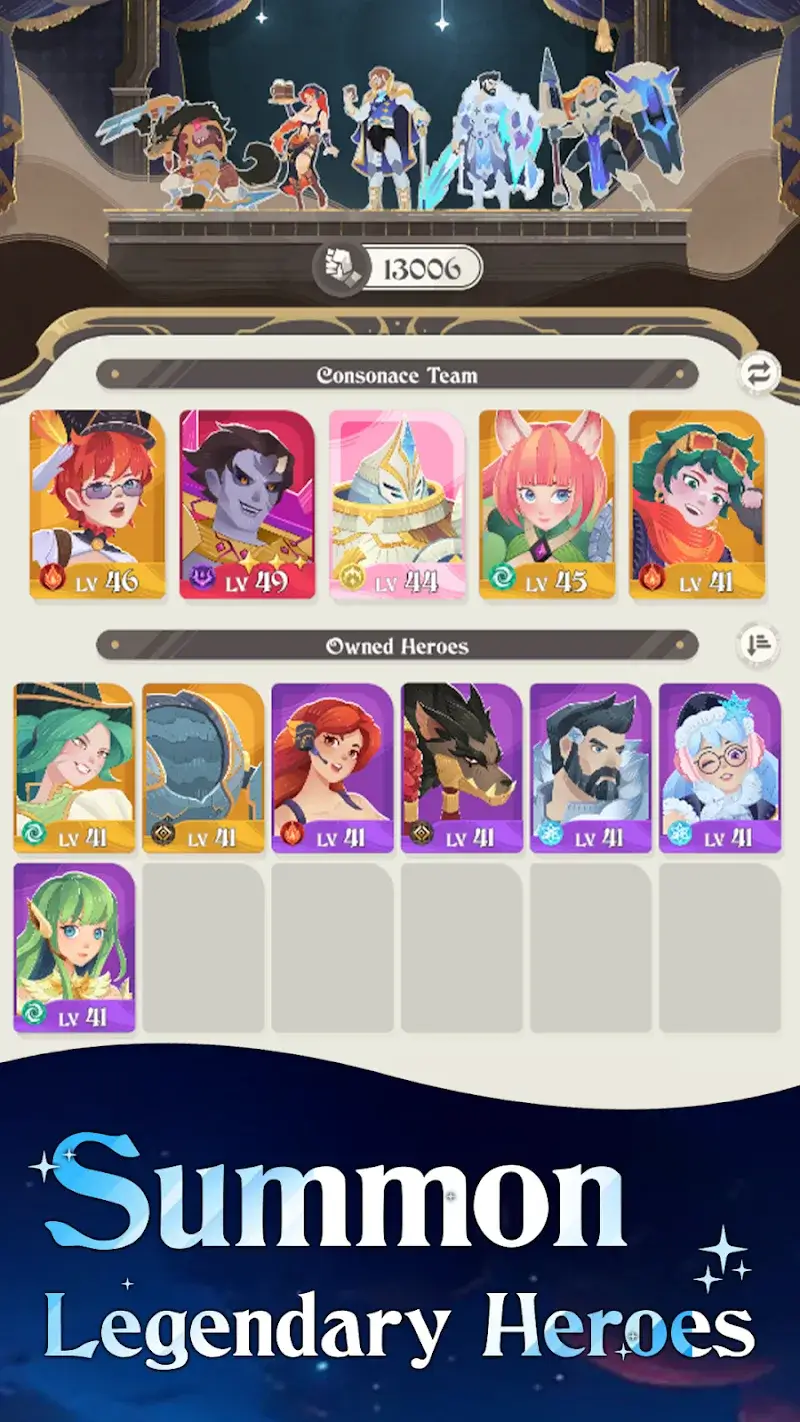Pick the green-haired elf hero card
The height and width of the screenshot is (1422, 800).
(x=74, y=948)
